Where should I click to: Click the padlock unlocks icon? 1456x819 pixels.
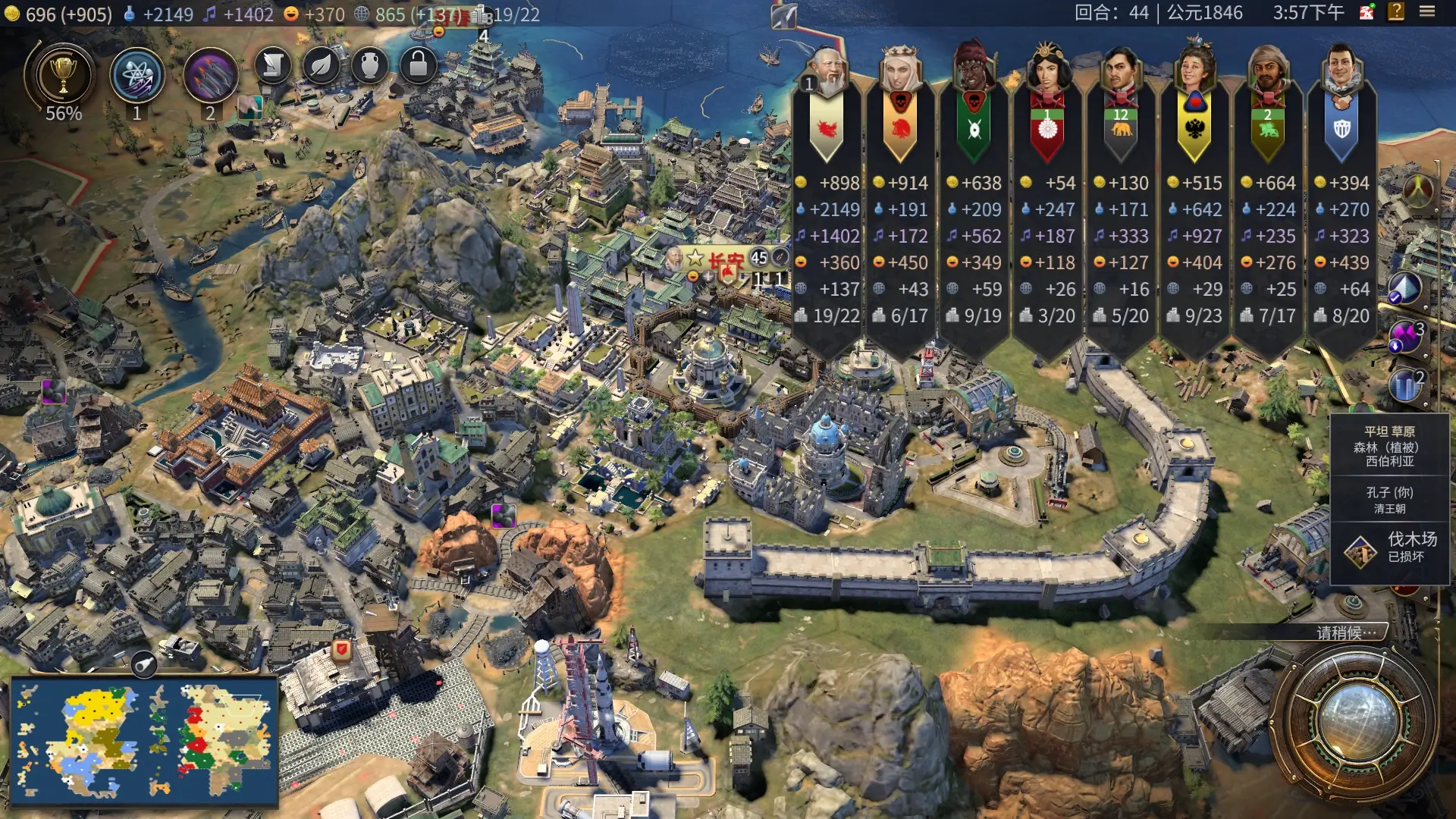418,66
